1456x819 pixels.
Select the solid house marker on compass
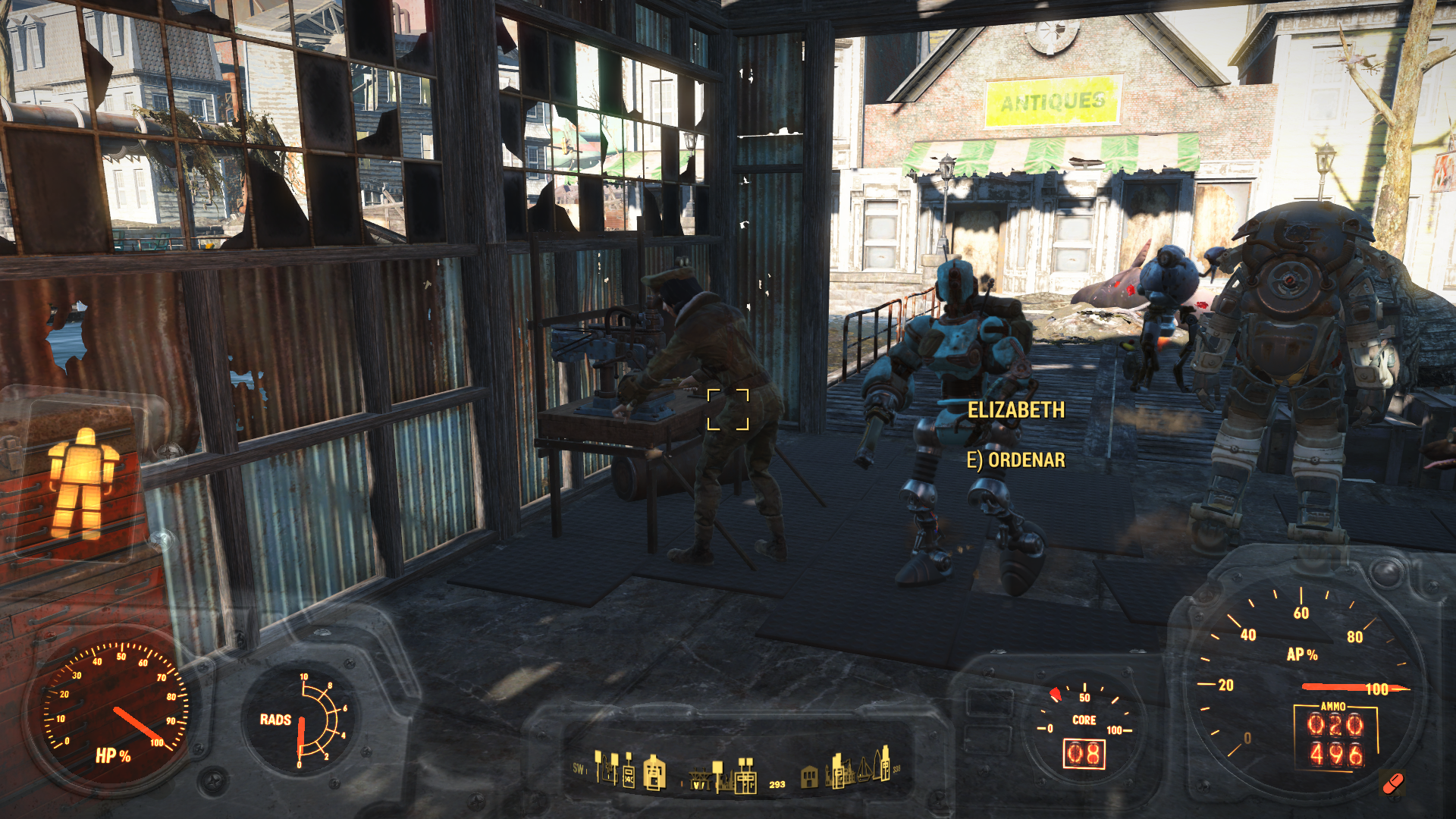click(x=809, y=776)
